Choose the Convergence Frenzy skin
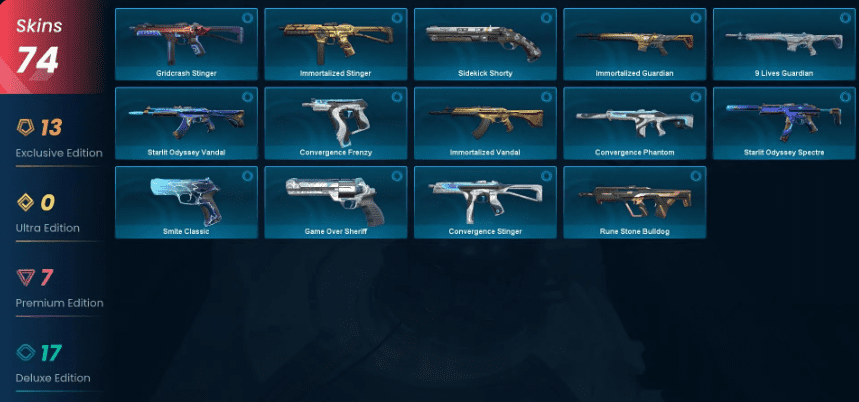859x402 pixels. click(335, 123)
